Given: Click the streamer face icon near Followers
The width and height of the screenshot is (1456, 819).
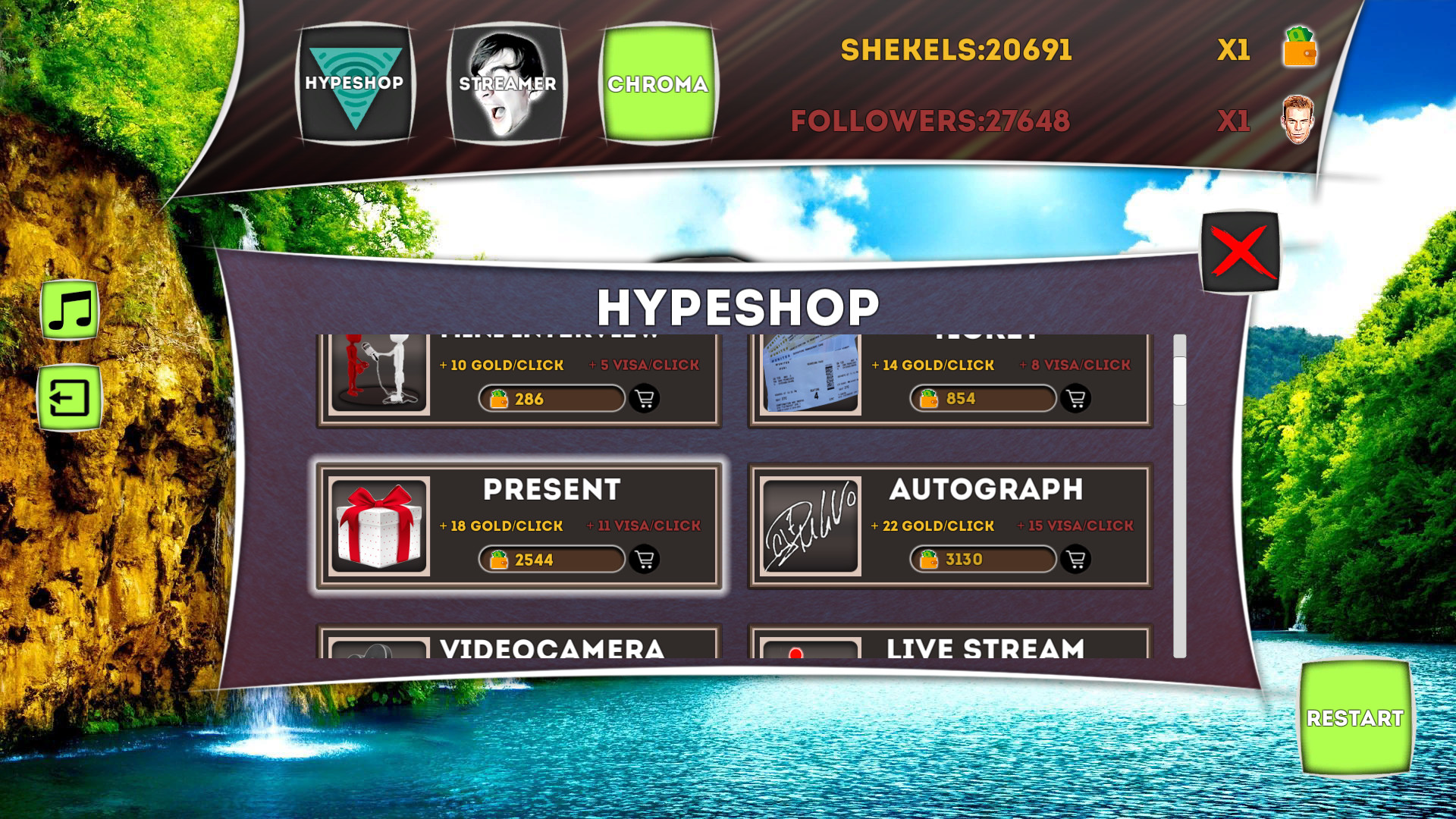Looking at the screenshot, I should tap(1299, 119).
